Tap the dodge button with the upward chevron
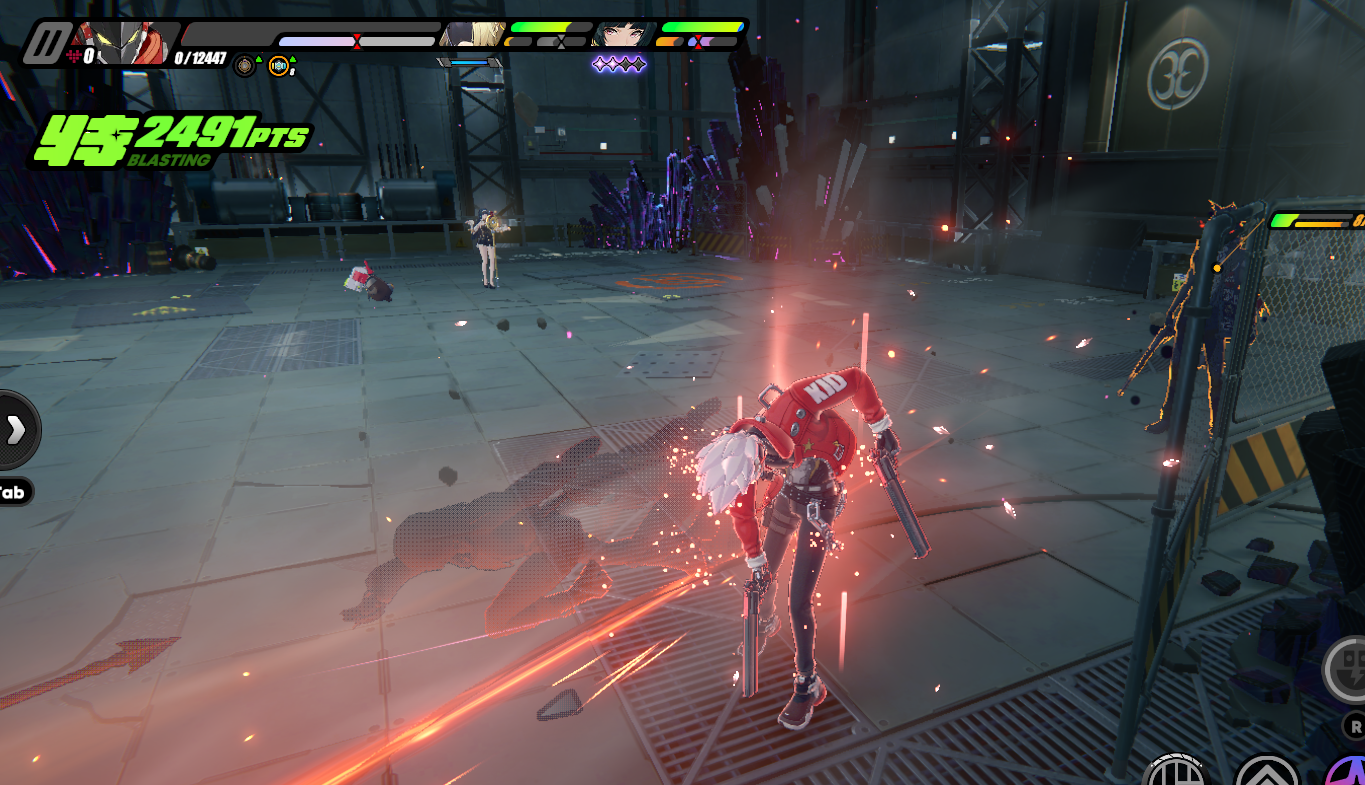Screen dimensions: 1365x785 1266,772
